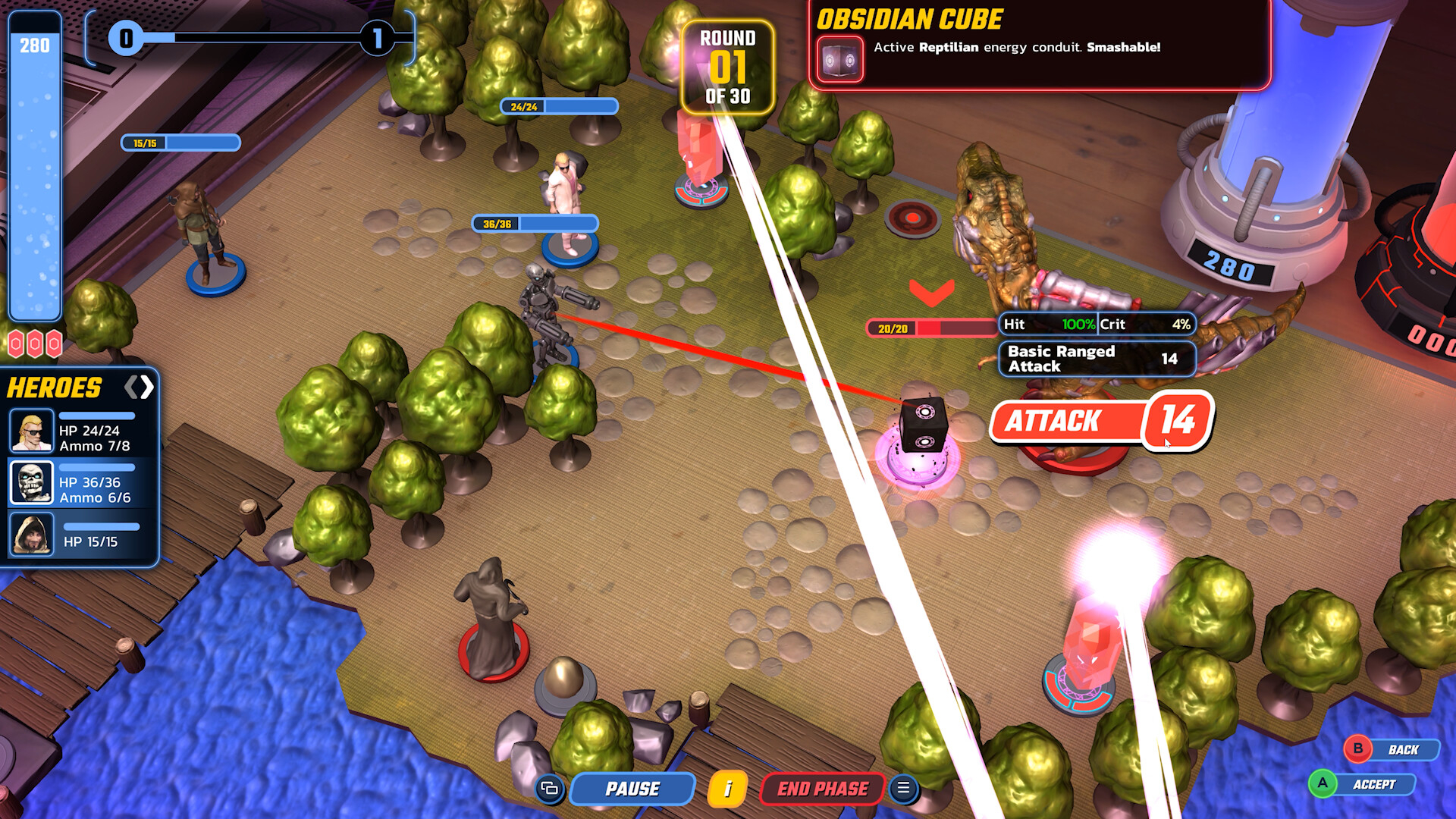This screenshot has width=1456, height=819.
Task: End the current phase
Action: [822, 789]
